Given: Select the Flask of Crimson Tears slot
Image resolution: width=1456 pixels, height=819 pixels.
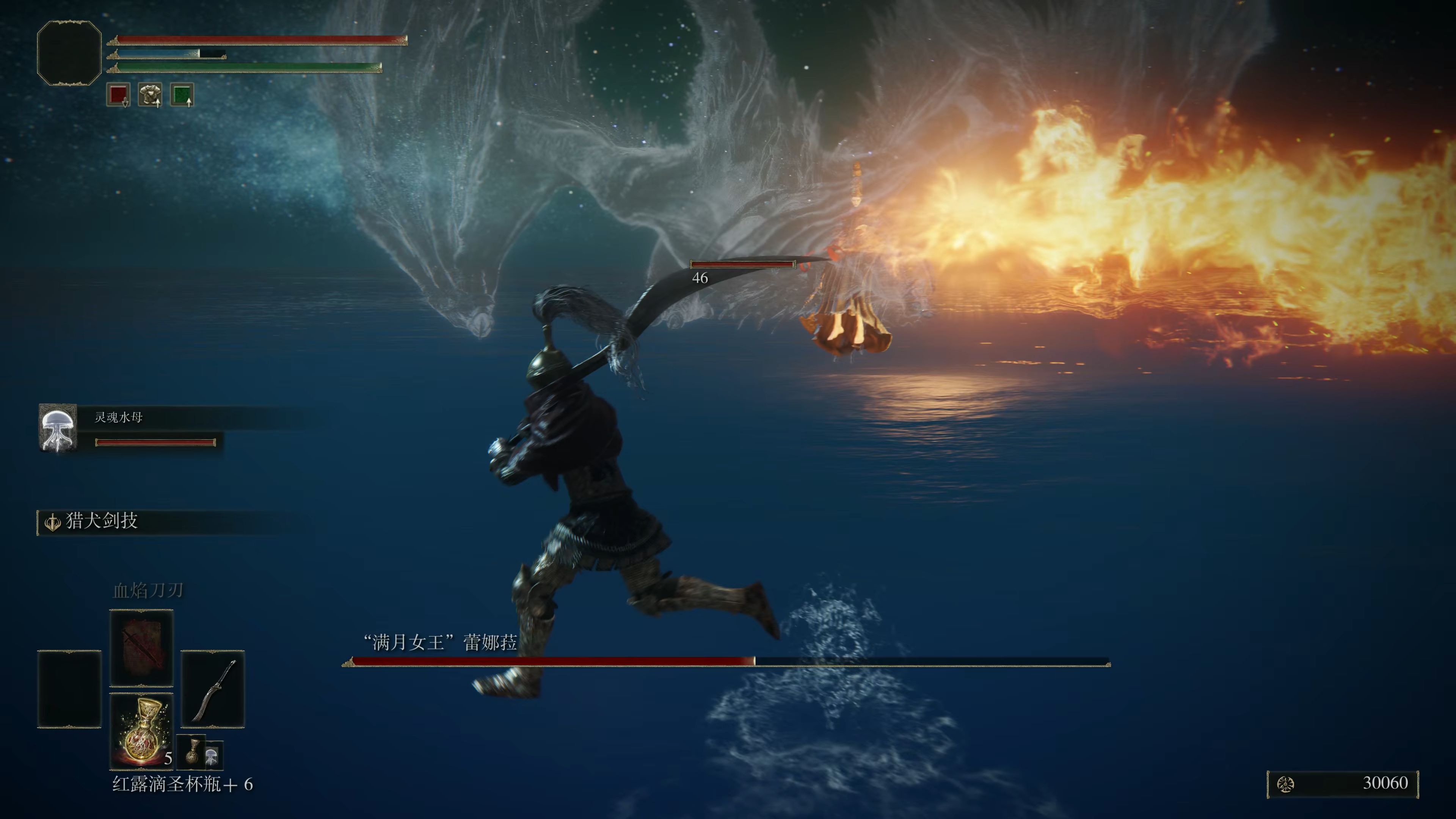Looking at the screenshot, I should coord(141,730).
